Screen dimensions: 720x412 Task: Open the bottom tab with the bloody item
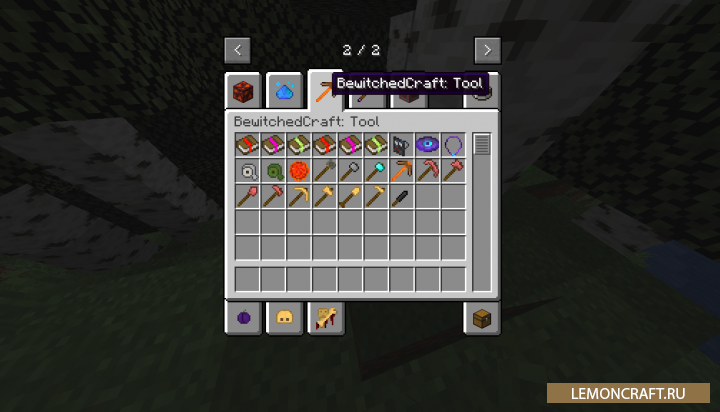(x=325, y=318)
